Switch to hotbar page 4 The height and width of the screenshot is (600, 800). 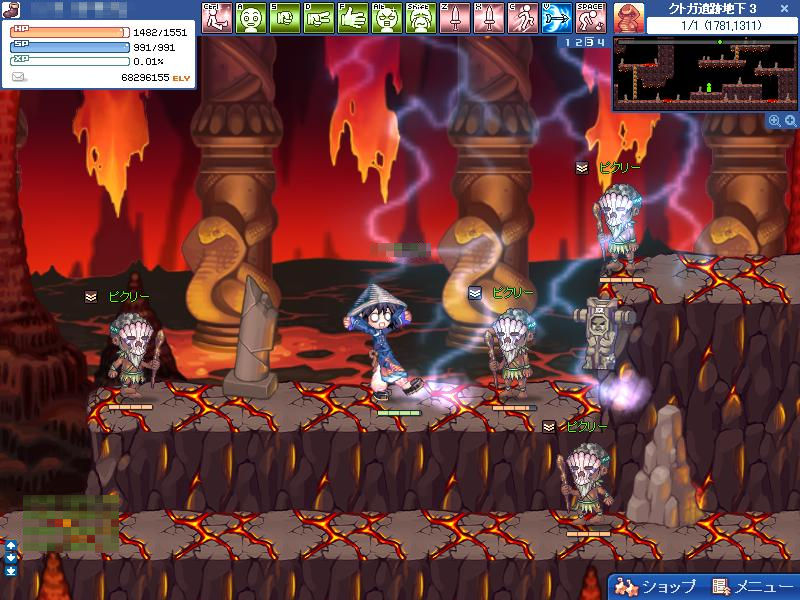click(x=601, y=42)
